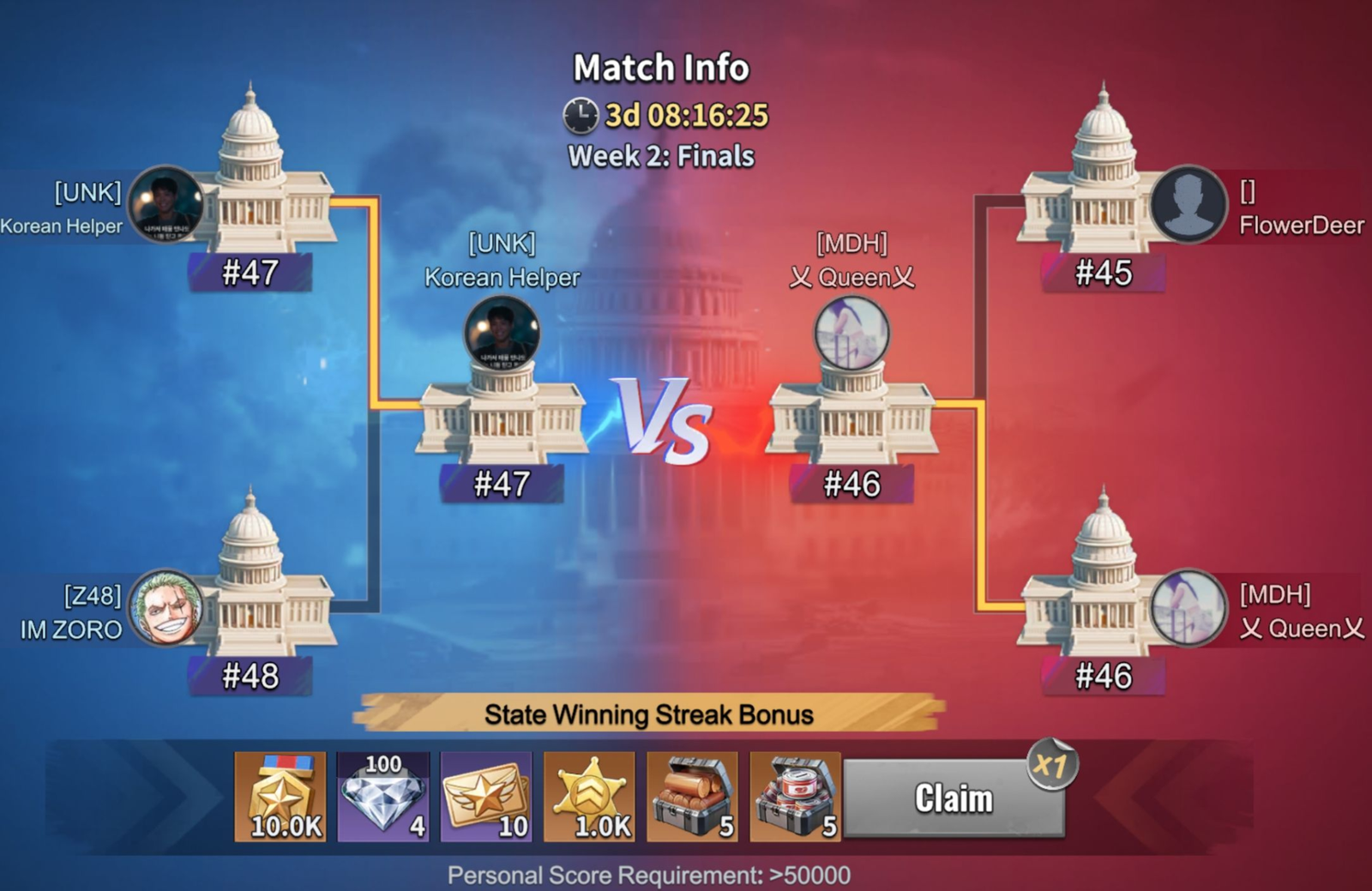Select finalist Queen's avatar above #46
Screen dimensions: 1372x891
pyautogui.click(x=851, y=334)
